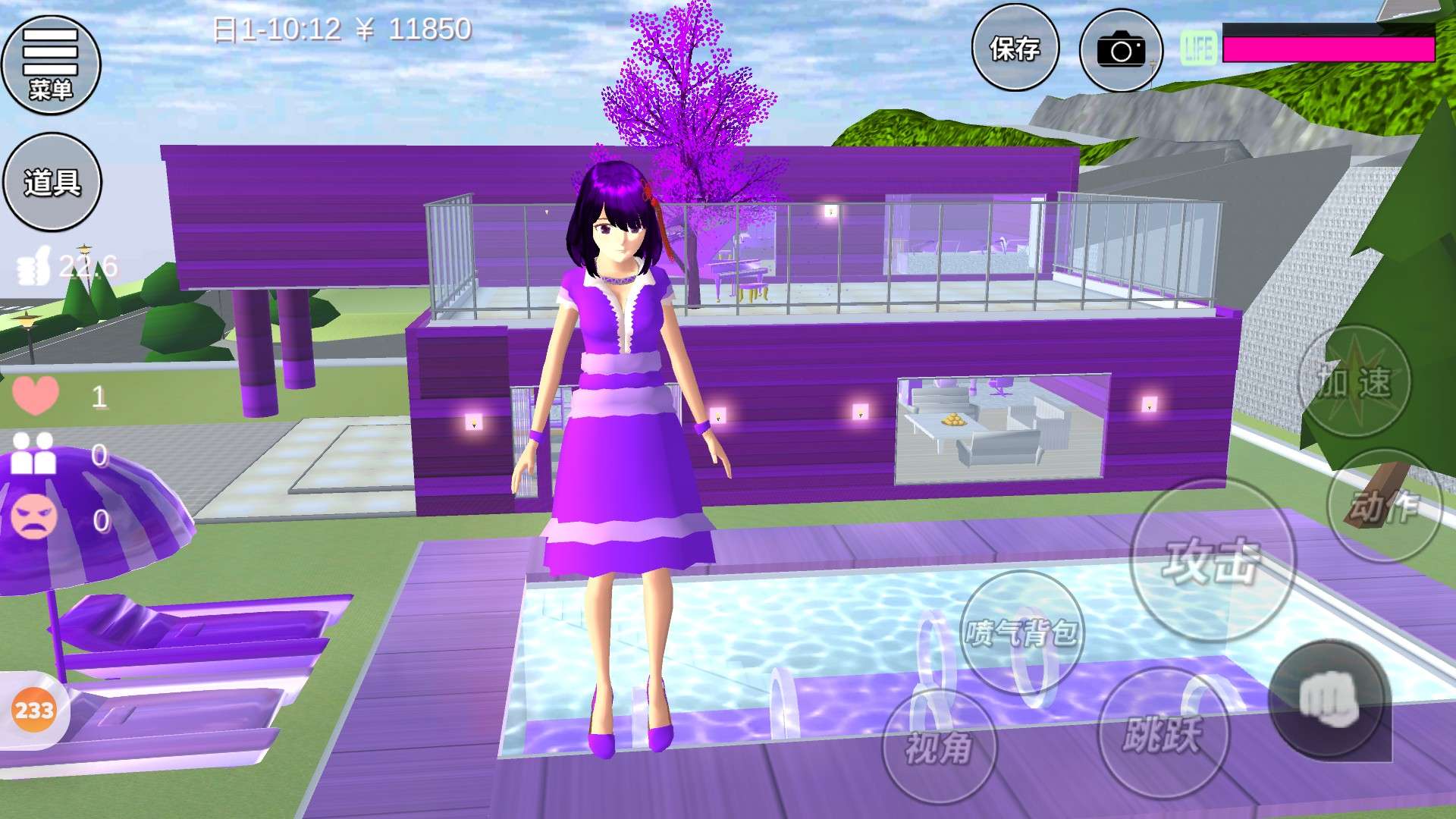Tap the 攻击 attack button
This screenshot has height=819, width=1456.
(1212, 561)
